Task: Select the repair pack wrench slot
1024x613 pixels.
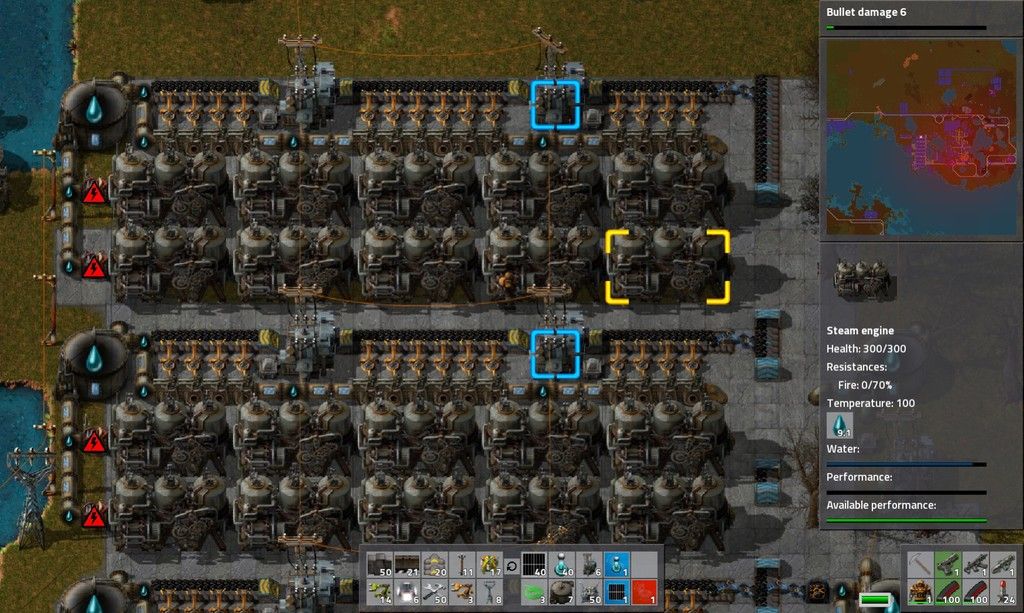Action: (x=435, y=590)
